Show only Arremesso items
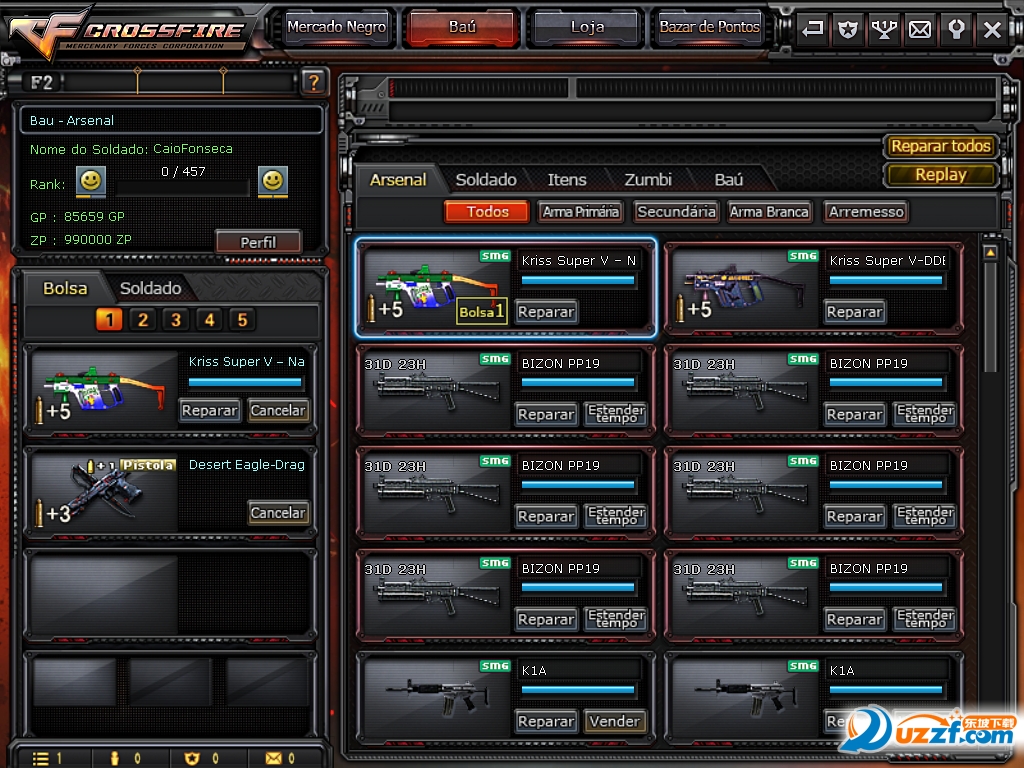 click(866, 212)
